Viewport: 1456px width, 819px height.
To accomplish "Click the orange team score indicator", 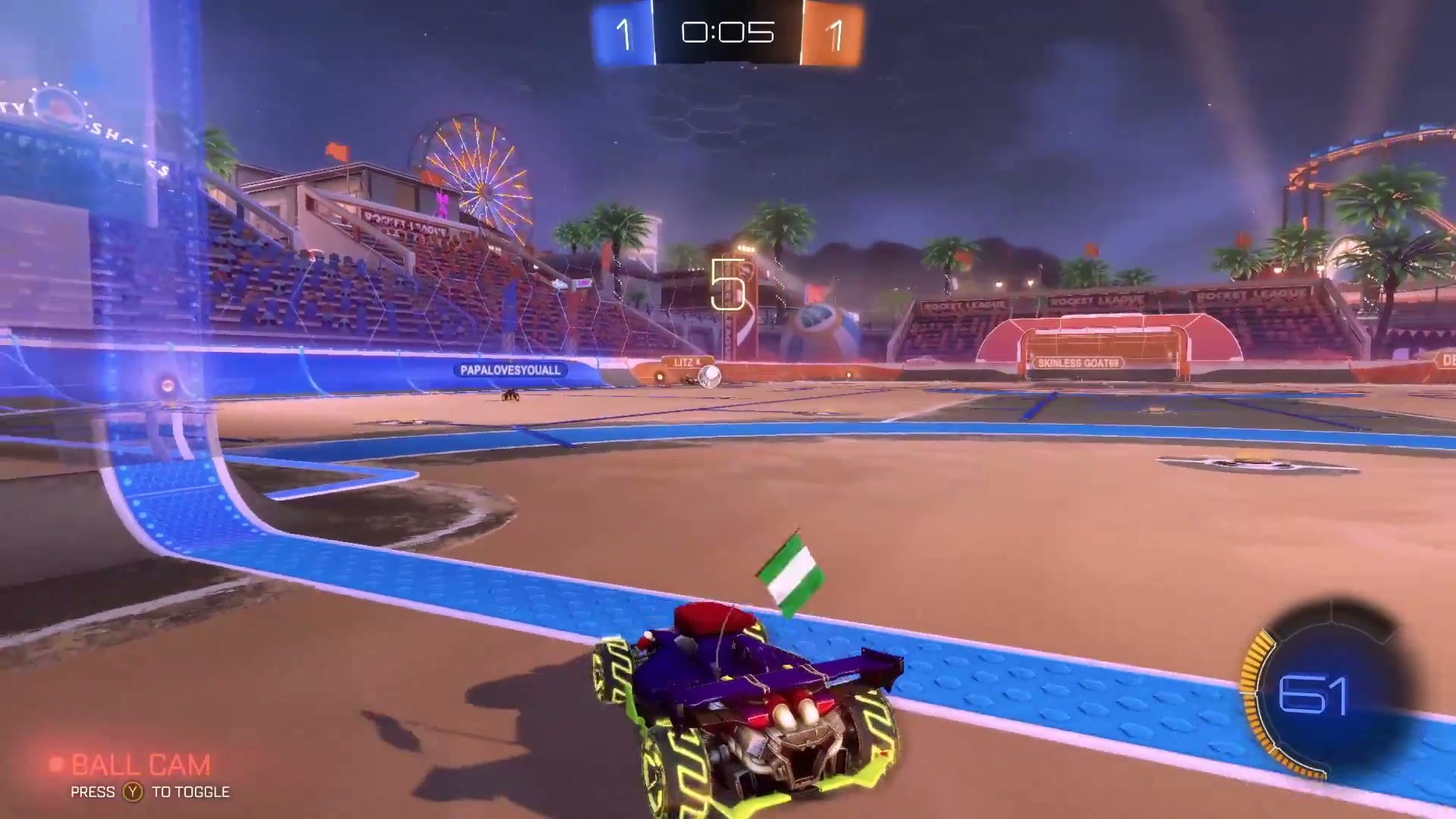I will (x=835, y=33).
